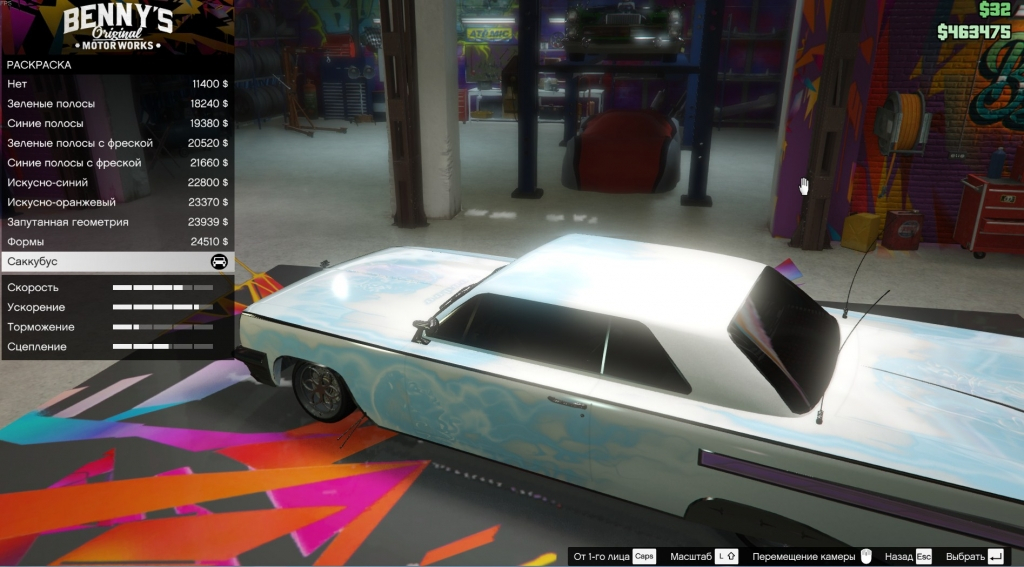Select the "Искусно-синий" livery
The width and height of the screenshot is (1024, 567).
coord(117,182)
